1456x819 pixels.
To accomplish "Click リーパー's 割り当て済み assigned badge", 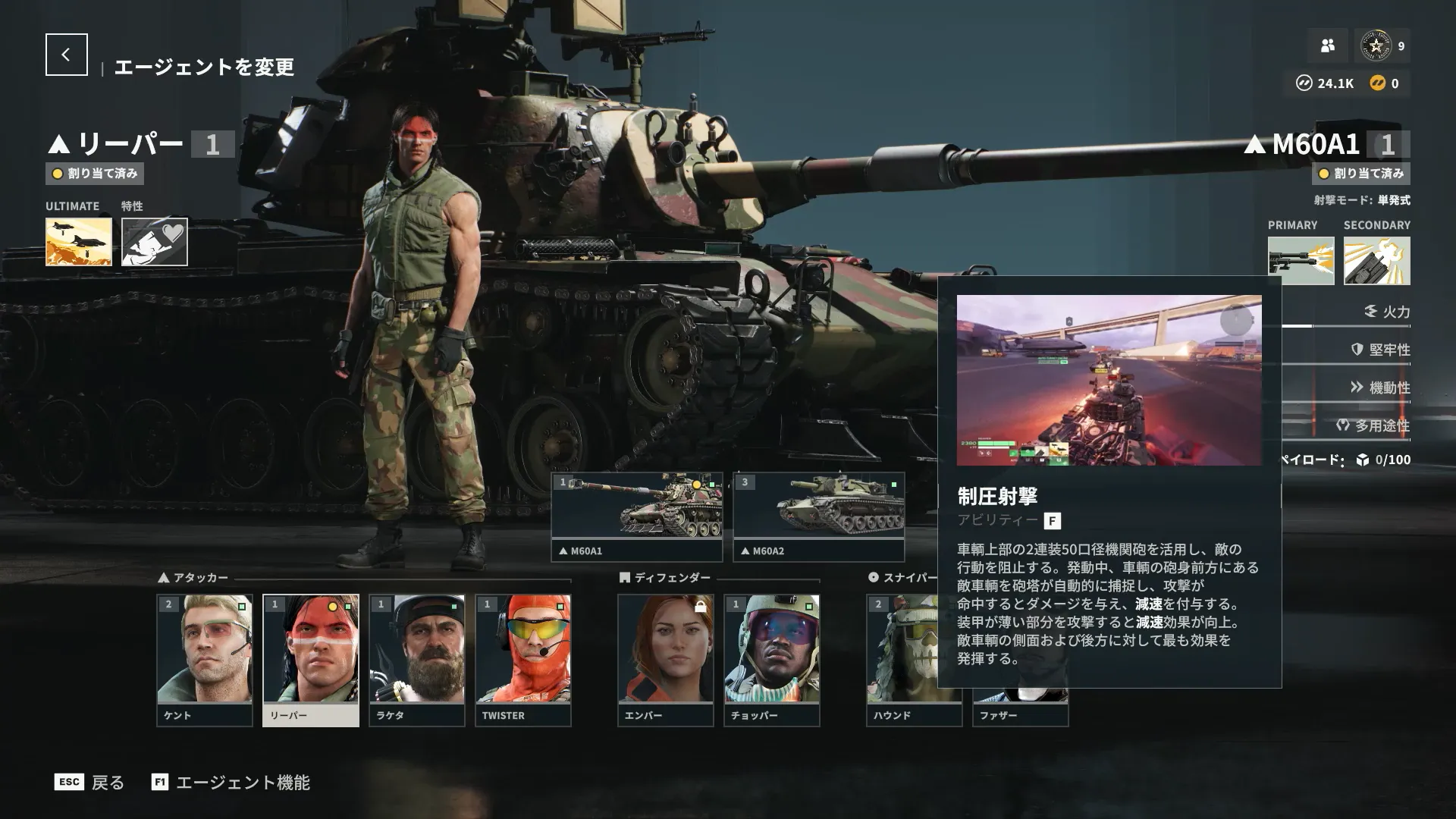I will pos(94,174).
